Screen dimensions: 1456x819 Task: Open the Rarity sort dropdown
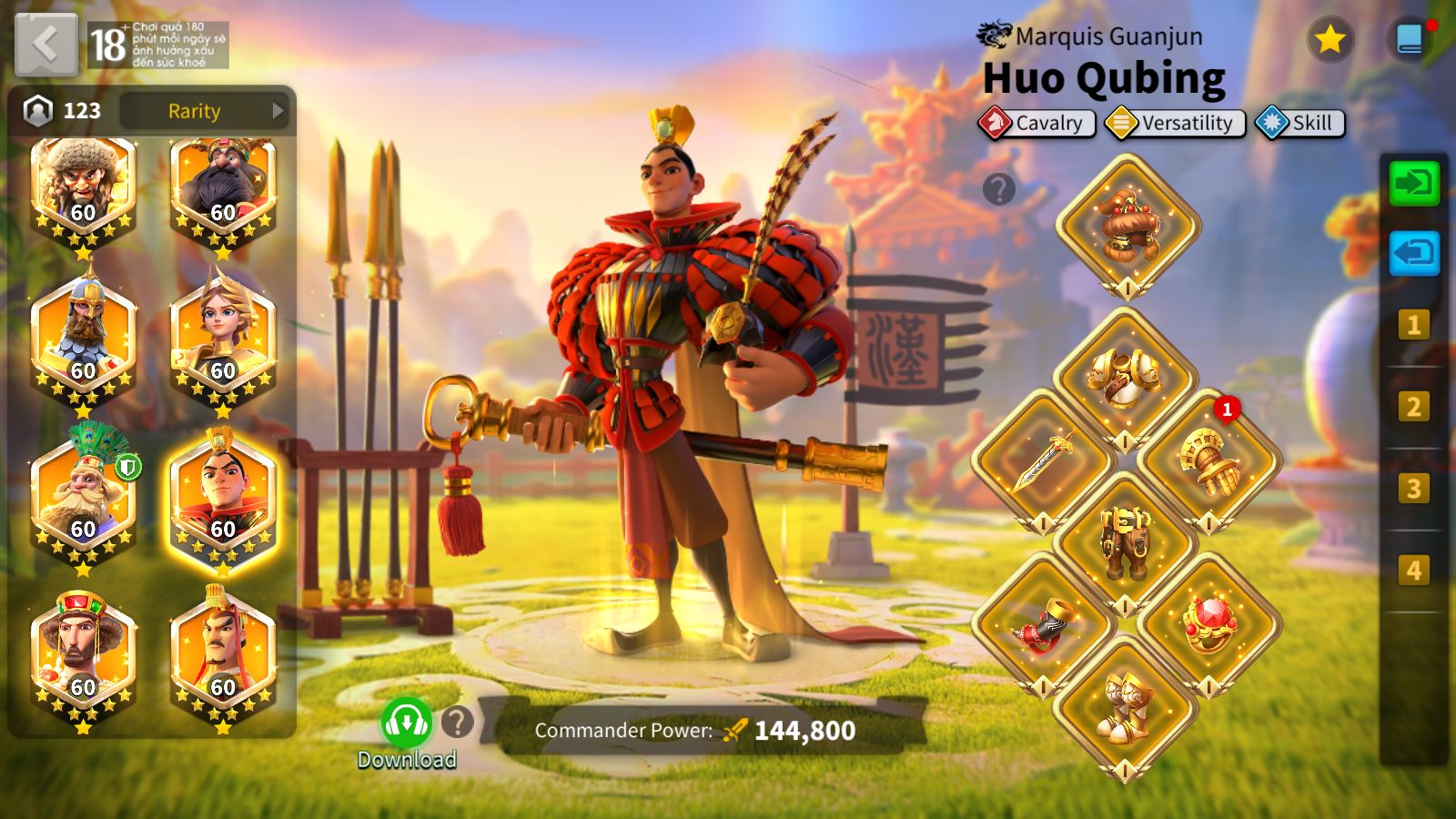[x=204, y=111]
